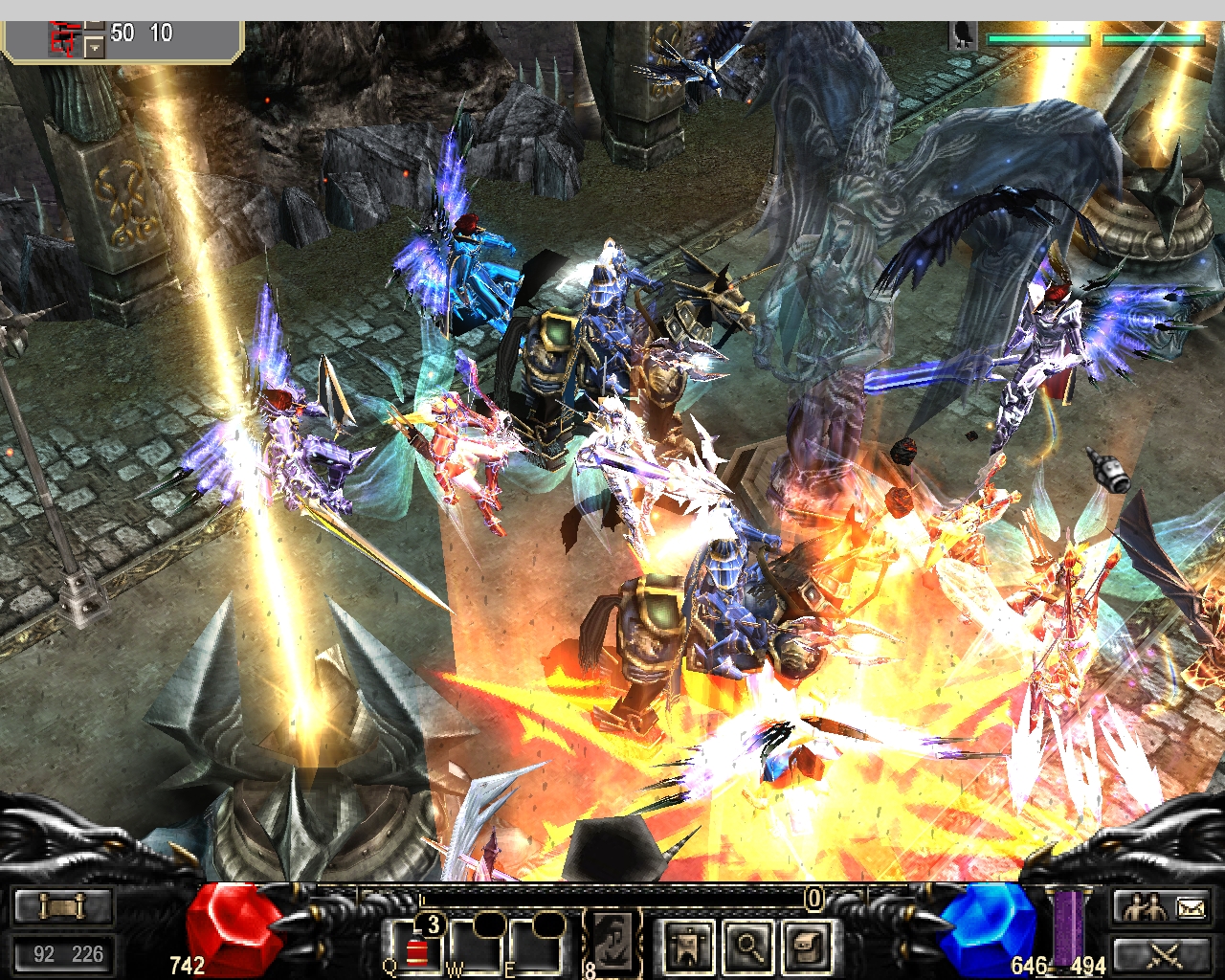Open the scroll button at bottom left
1225x980 pixels.
click(x=63, y=905)
